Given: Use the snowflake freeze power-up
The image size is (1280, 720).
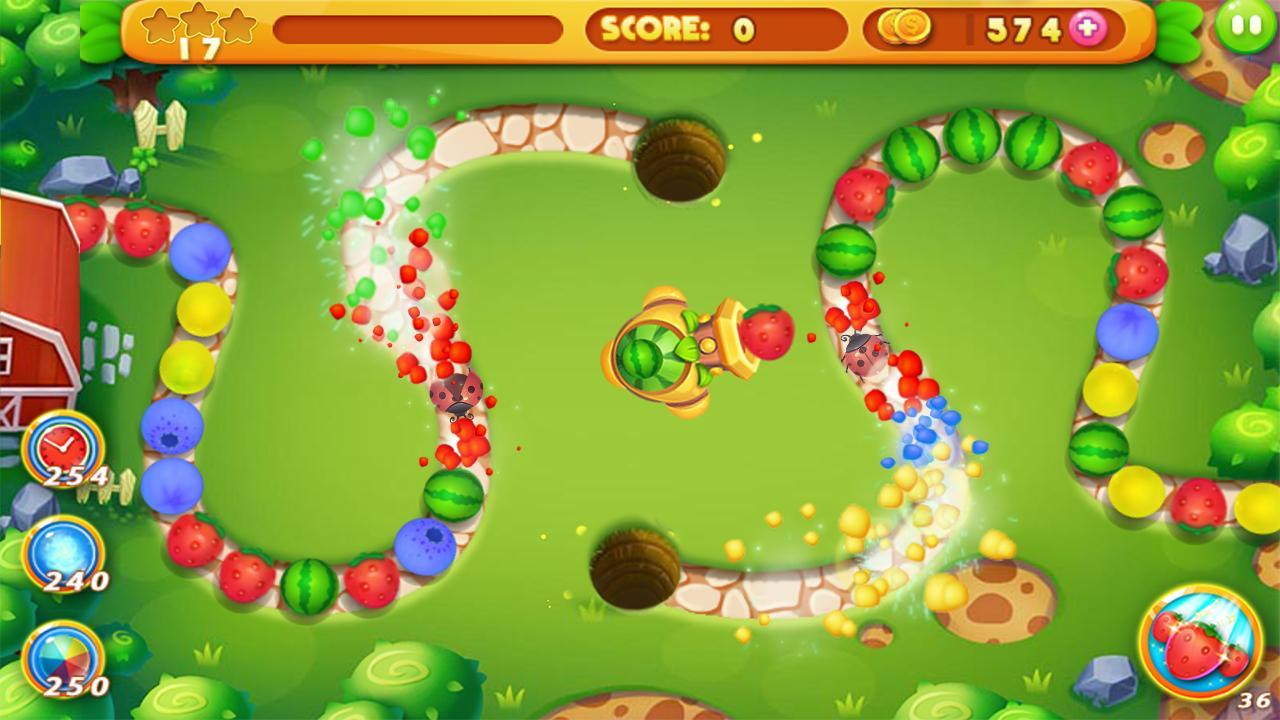Looking at the screenshot, I should point(62,555).
